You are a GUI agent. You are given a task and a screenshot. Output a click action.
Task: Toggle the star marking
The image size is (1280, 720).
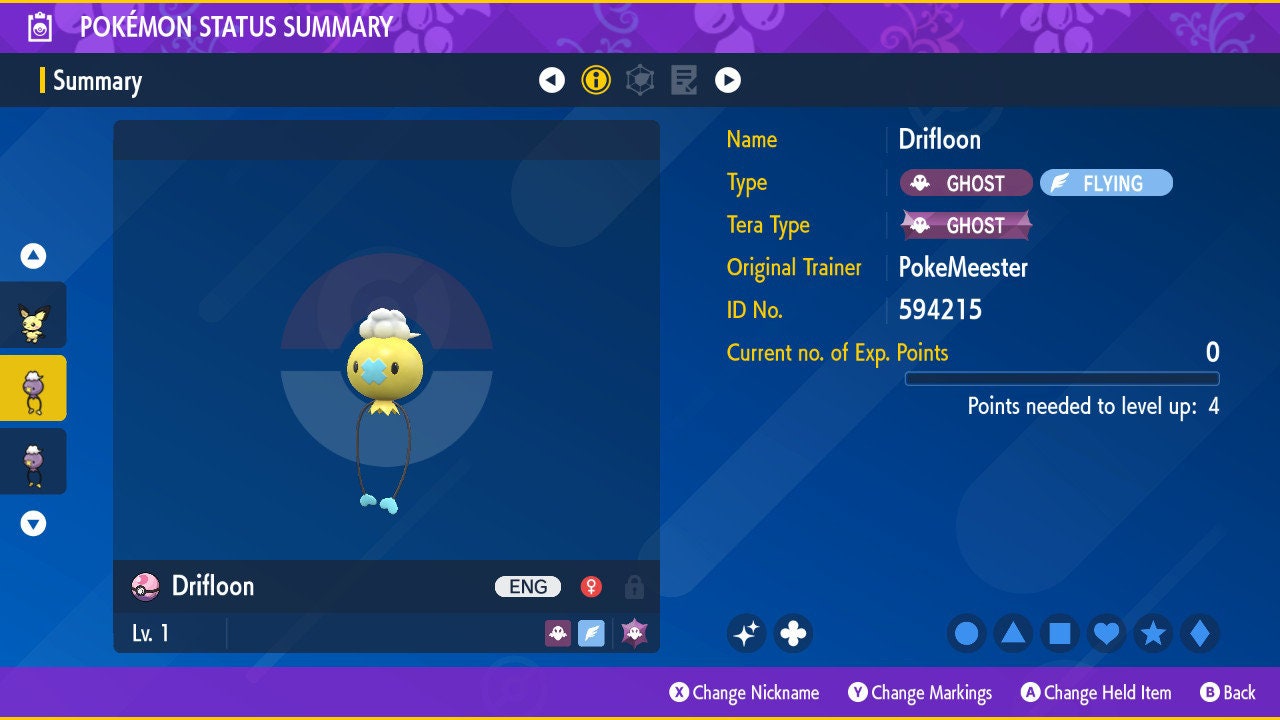point(1153,633)
